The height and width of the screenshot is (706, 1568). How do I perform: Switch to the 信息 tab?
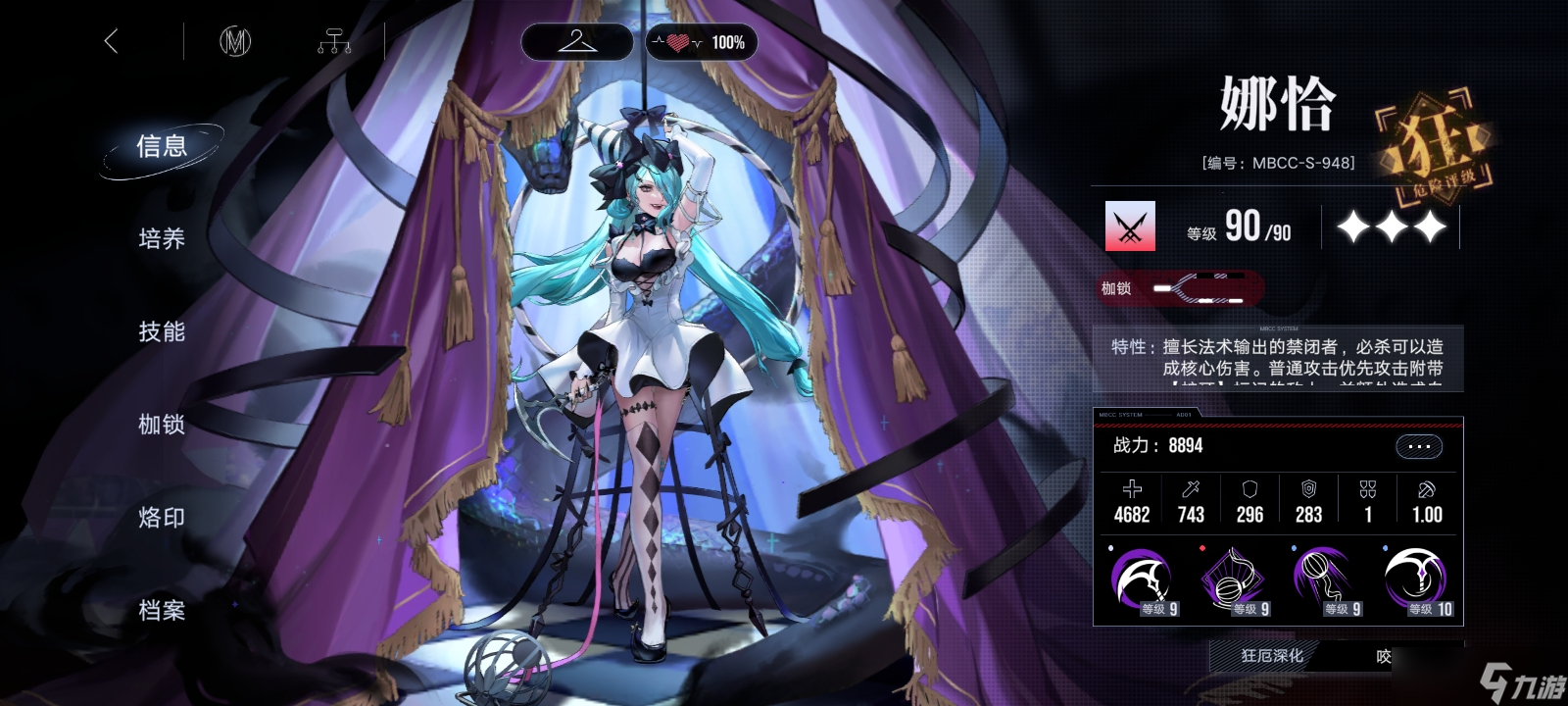click(162, 147)
